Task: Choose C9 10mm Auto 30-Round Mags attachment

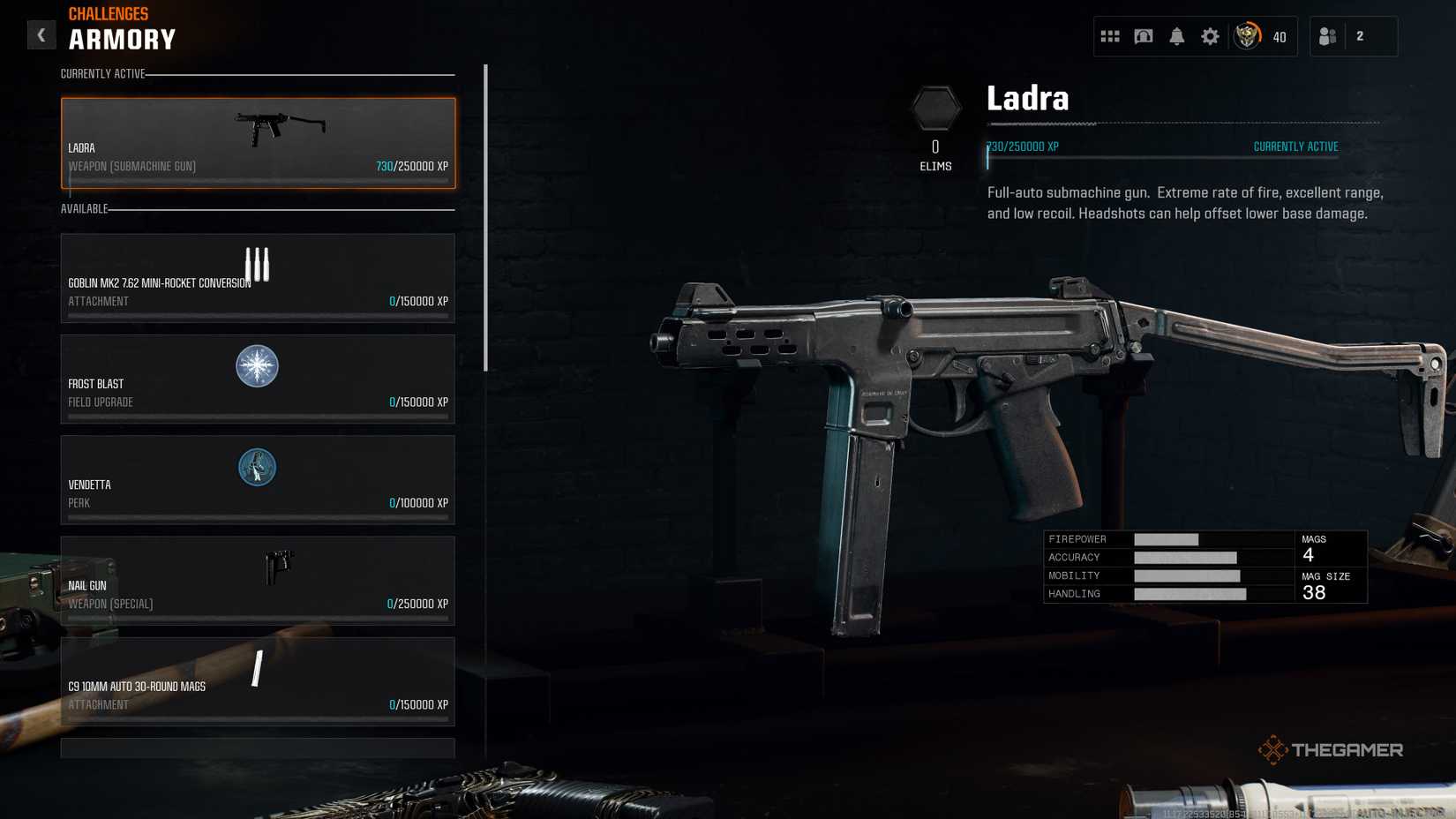Action: pyautogui.click(x=258, y=681)
